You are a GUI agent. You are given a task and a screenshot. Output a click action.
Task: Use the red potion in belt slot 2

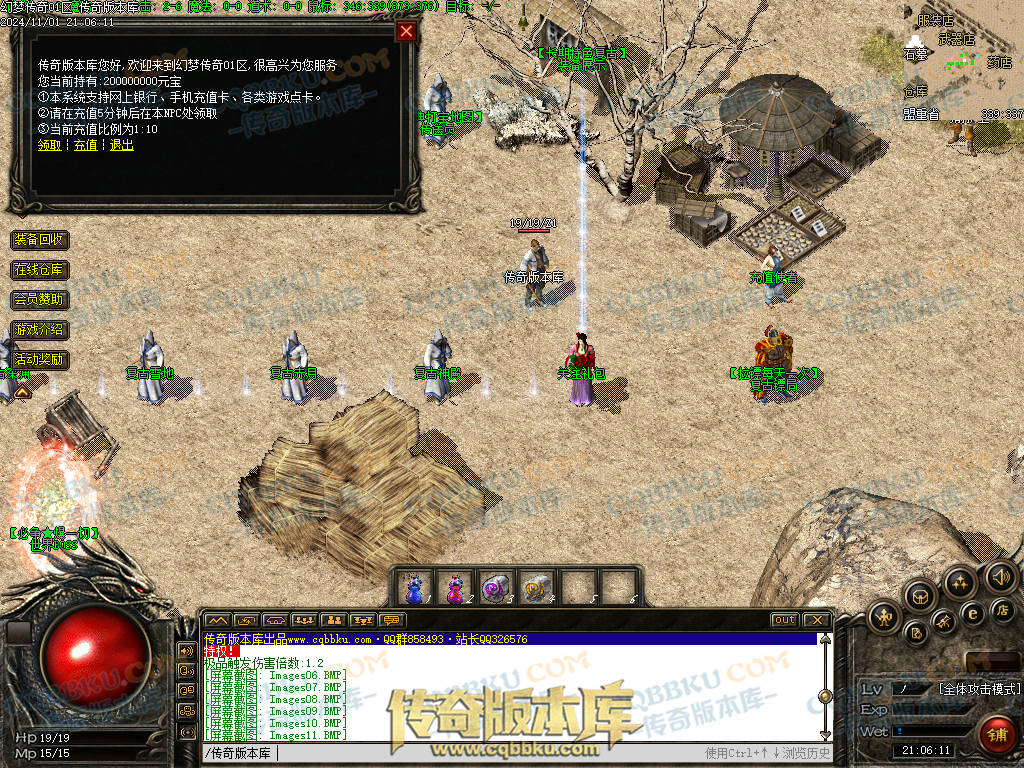[x=455, y=587]
